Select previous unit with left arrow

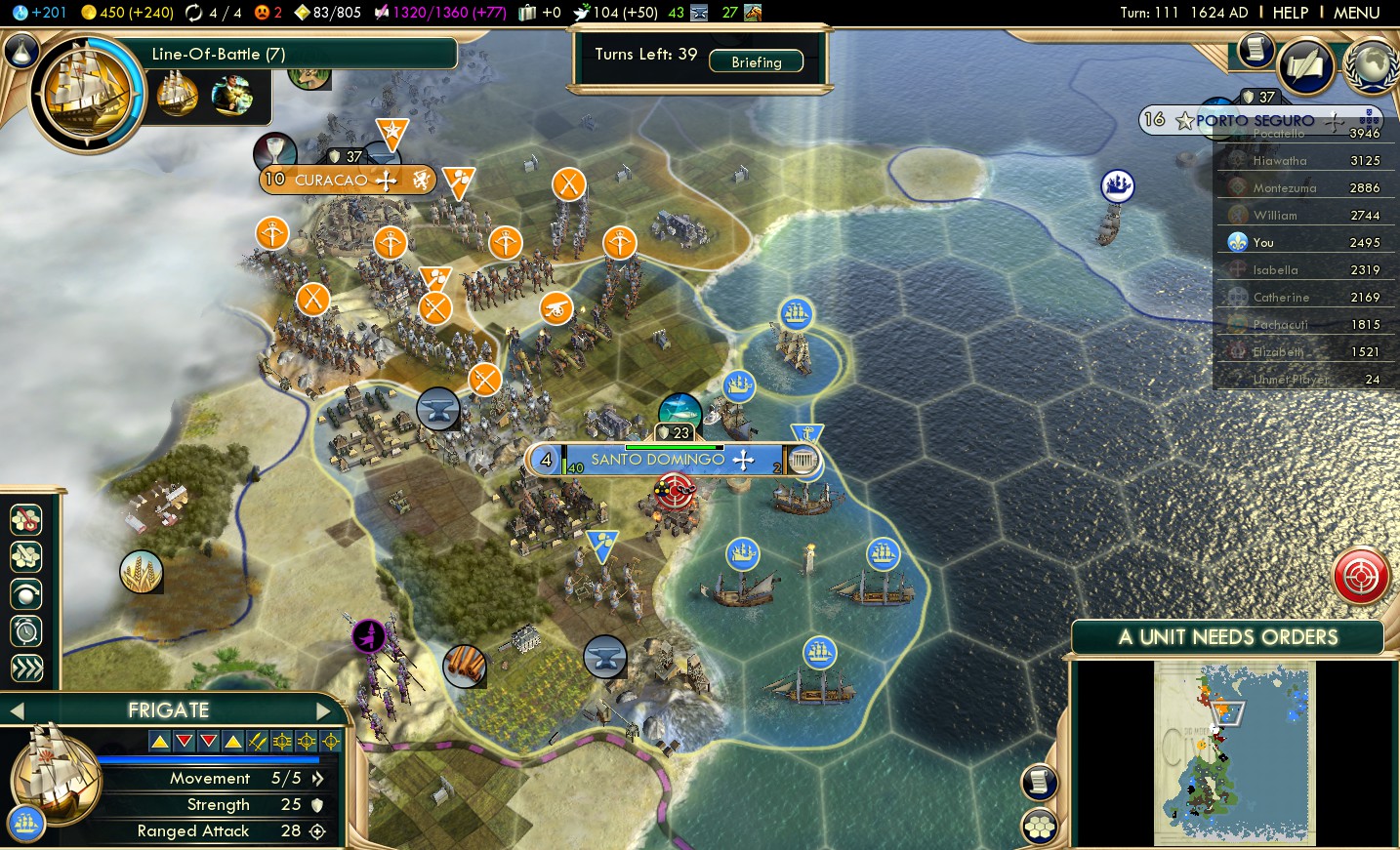pos(17,710)
